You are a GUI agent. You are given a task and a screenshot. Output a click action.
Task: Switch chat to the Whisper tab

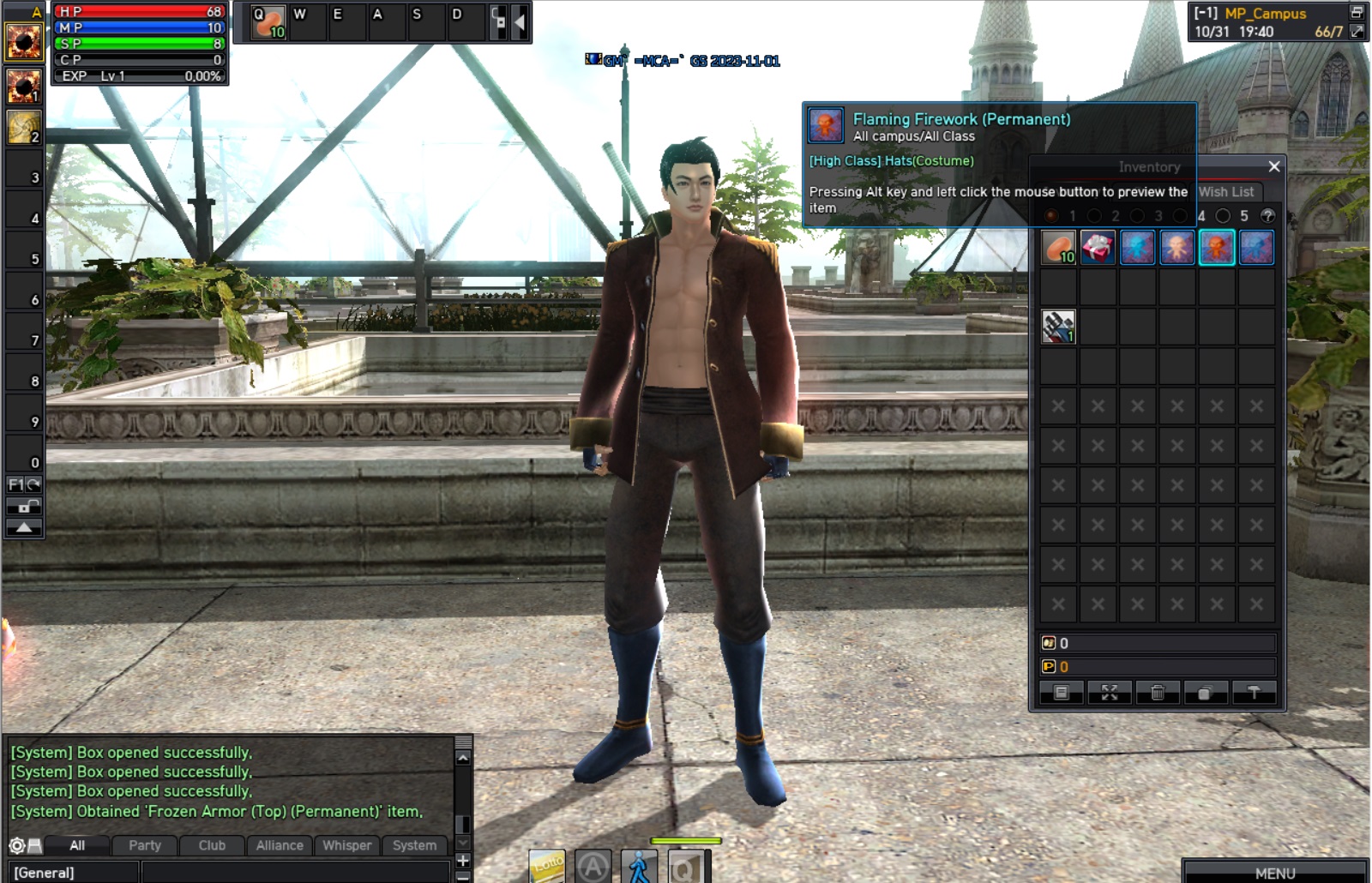(x=347, y=845)
